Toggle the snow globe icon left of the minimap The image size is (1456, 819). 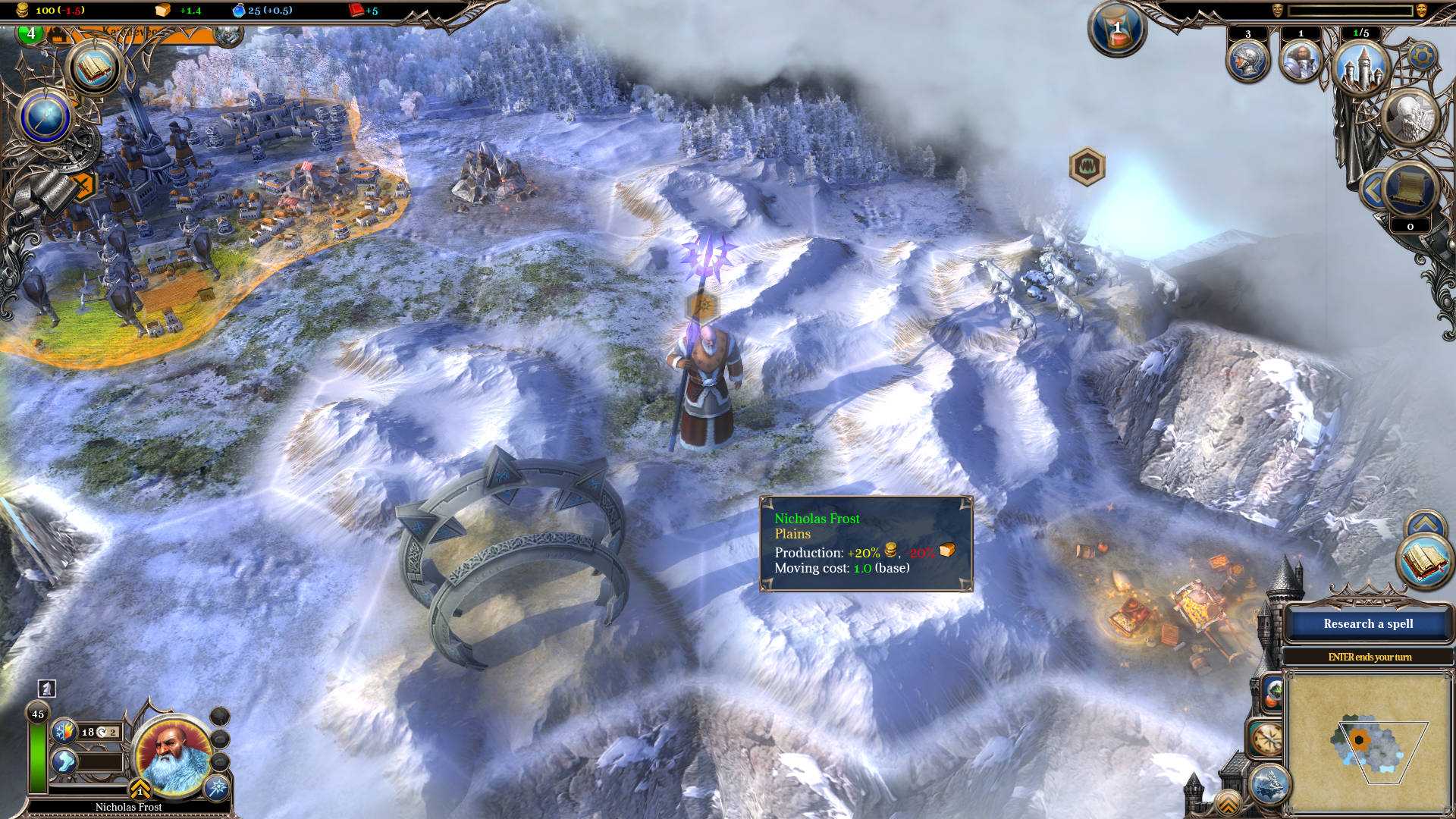coord(1272,692)
